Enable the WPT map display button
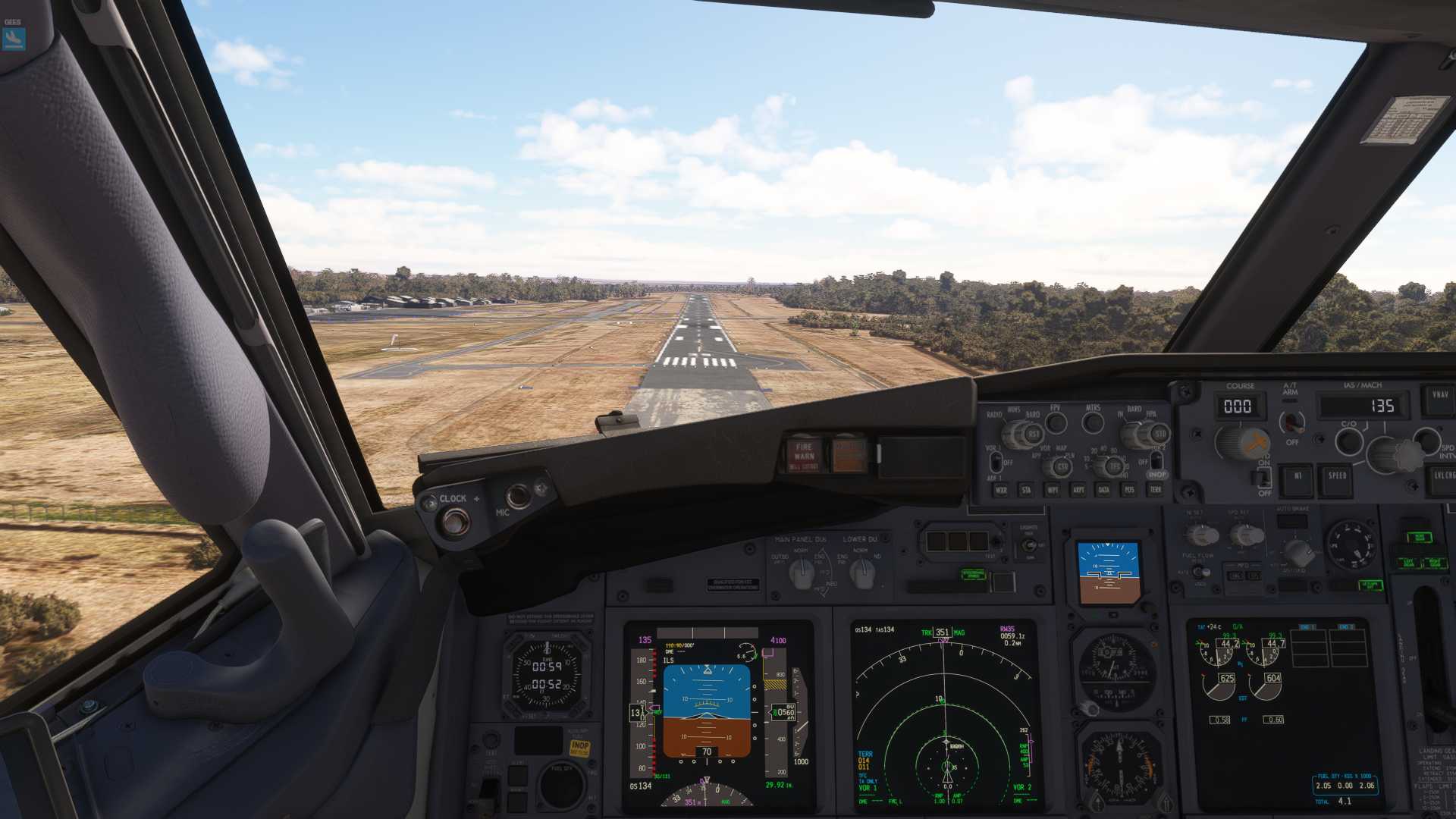1456x819 pixels. 1053,490
